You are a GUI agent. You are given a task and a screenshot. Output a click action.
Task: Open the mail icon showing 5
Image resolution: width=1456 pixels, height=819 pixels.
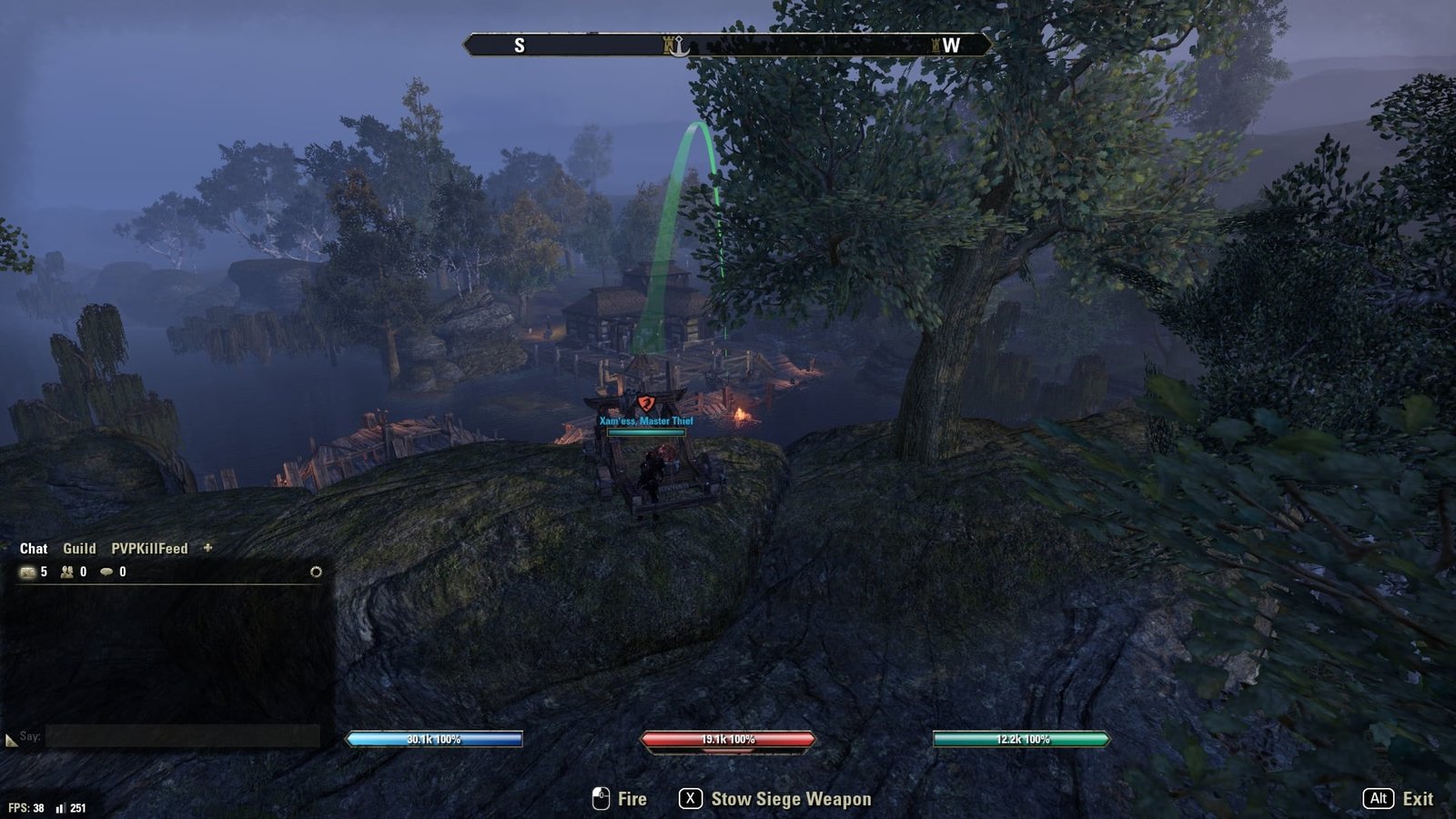pyautogui.click(x=27, y=572)
